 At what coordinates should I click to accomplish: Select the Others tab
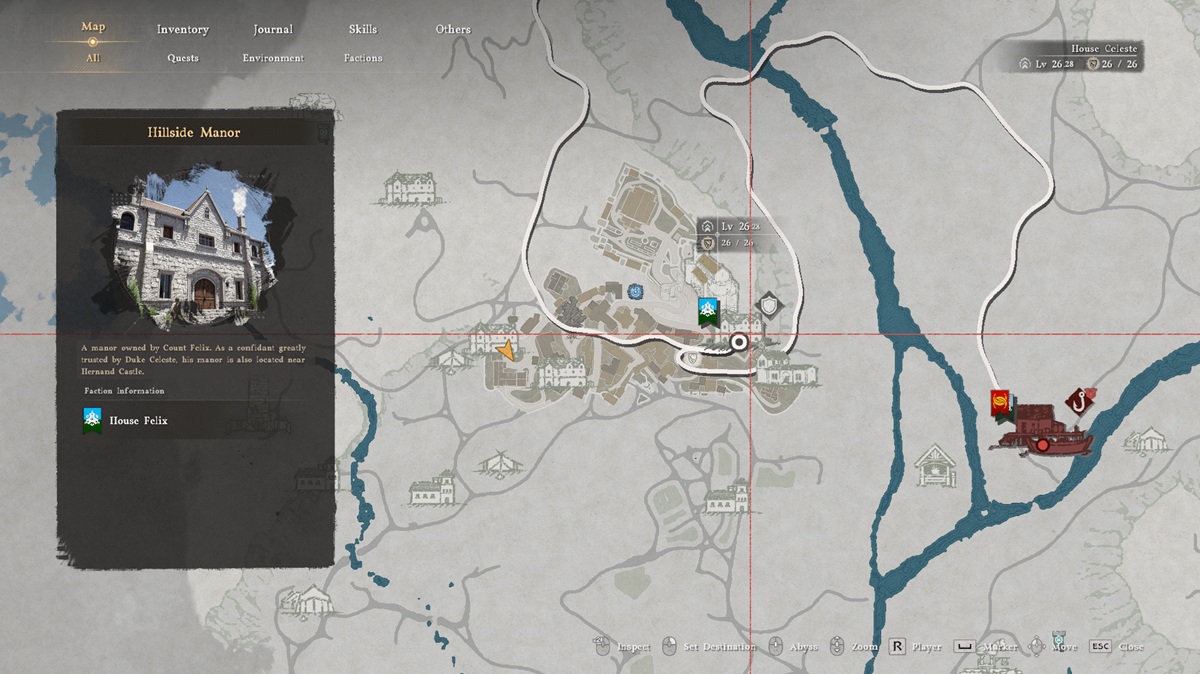point(452,30)
